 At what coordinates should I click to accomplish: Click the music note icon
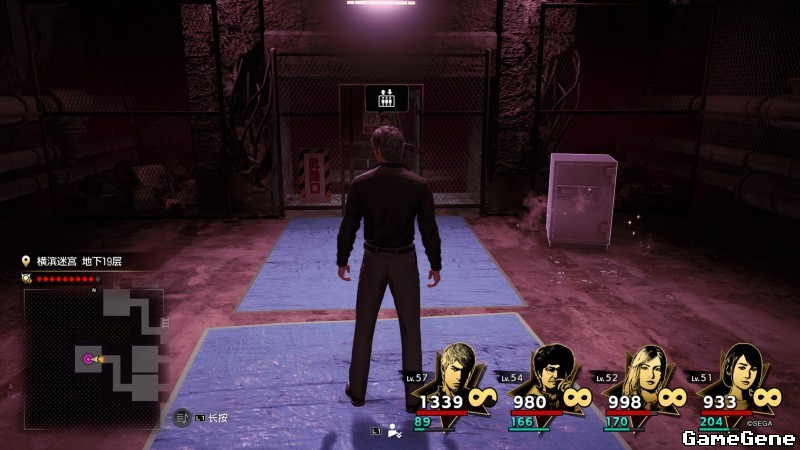(x=182, y=417)
